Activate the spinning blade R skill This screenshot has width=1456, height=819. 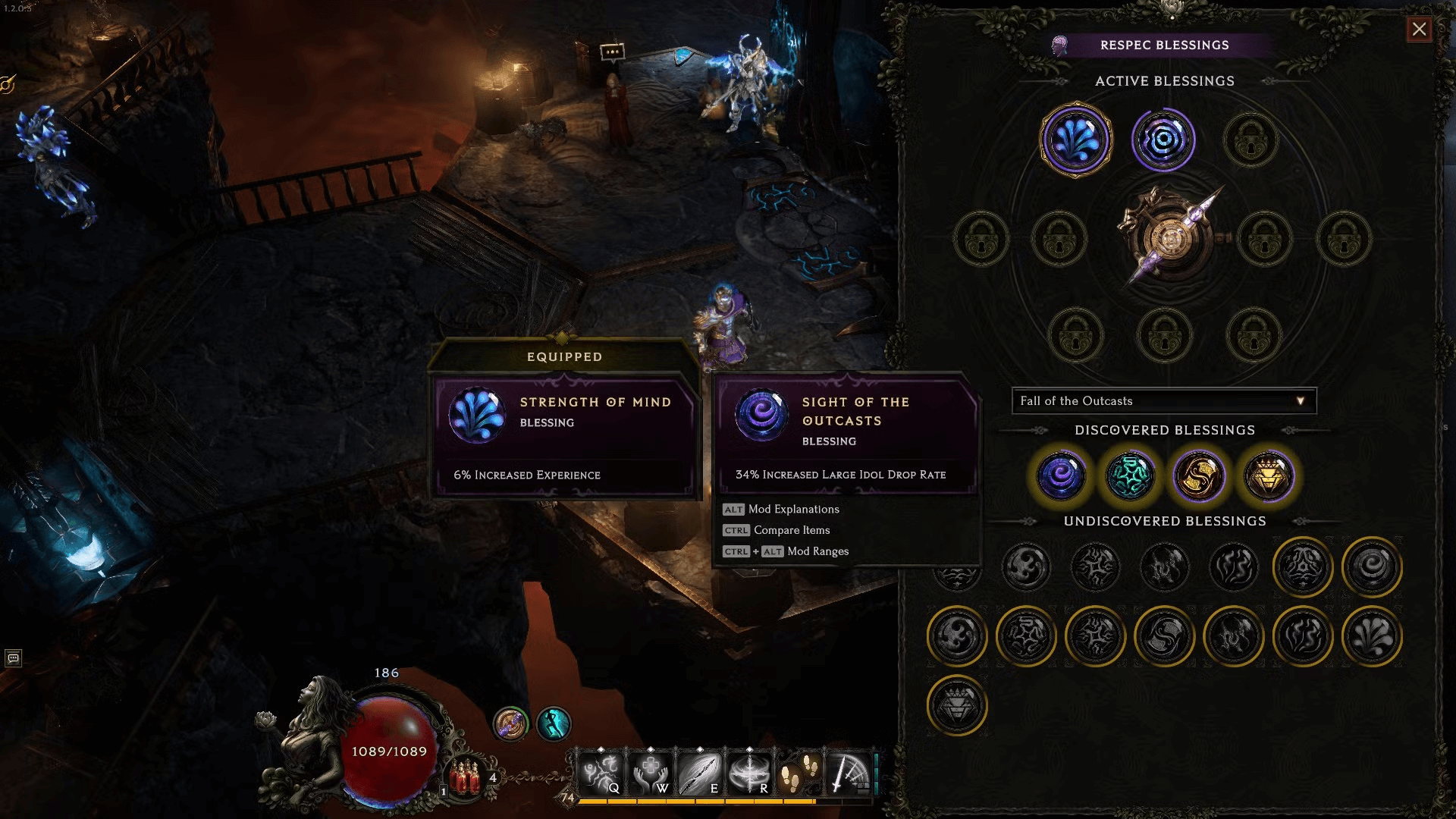coord(749,773)
